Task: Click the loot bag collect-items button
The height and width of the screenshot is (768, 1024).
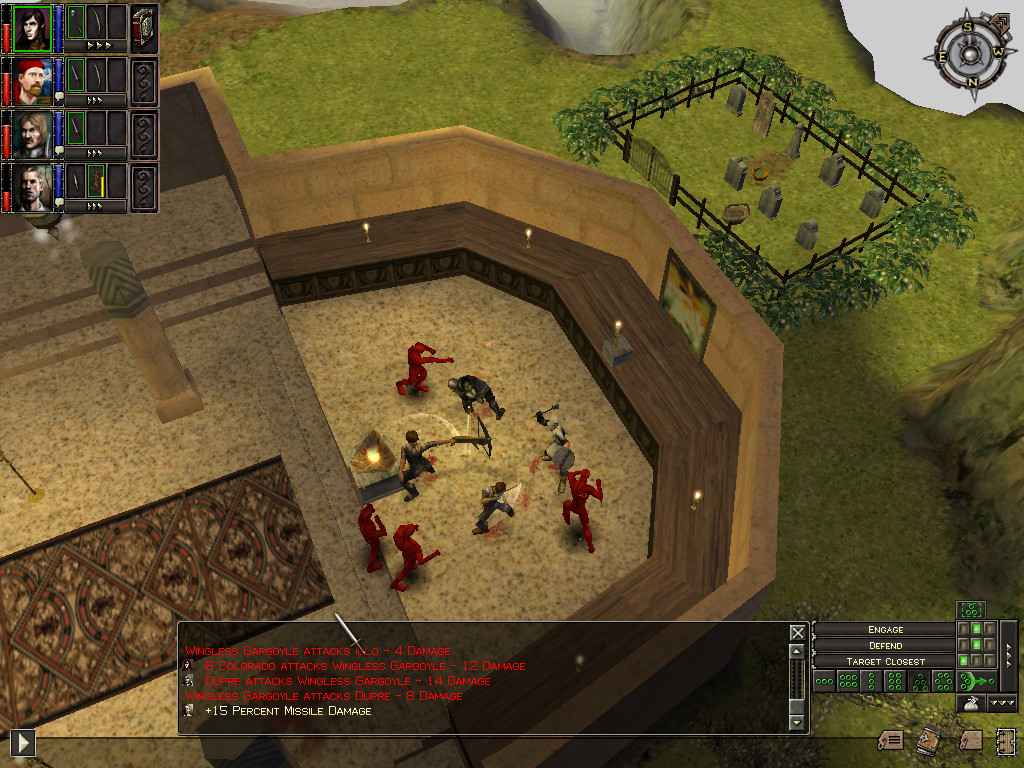Action: tap(969, 704)
